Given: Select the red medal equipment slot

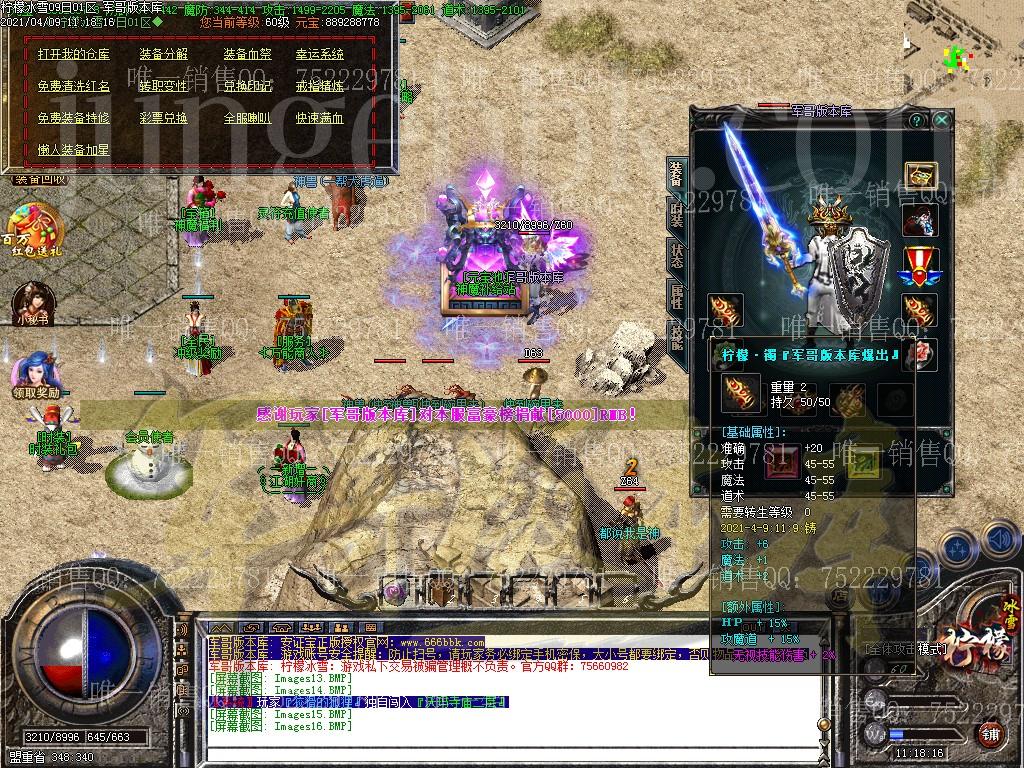Looking at the screenshot, I should 920,266.
